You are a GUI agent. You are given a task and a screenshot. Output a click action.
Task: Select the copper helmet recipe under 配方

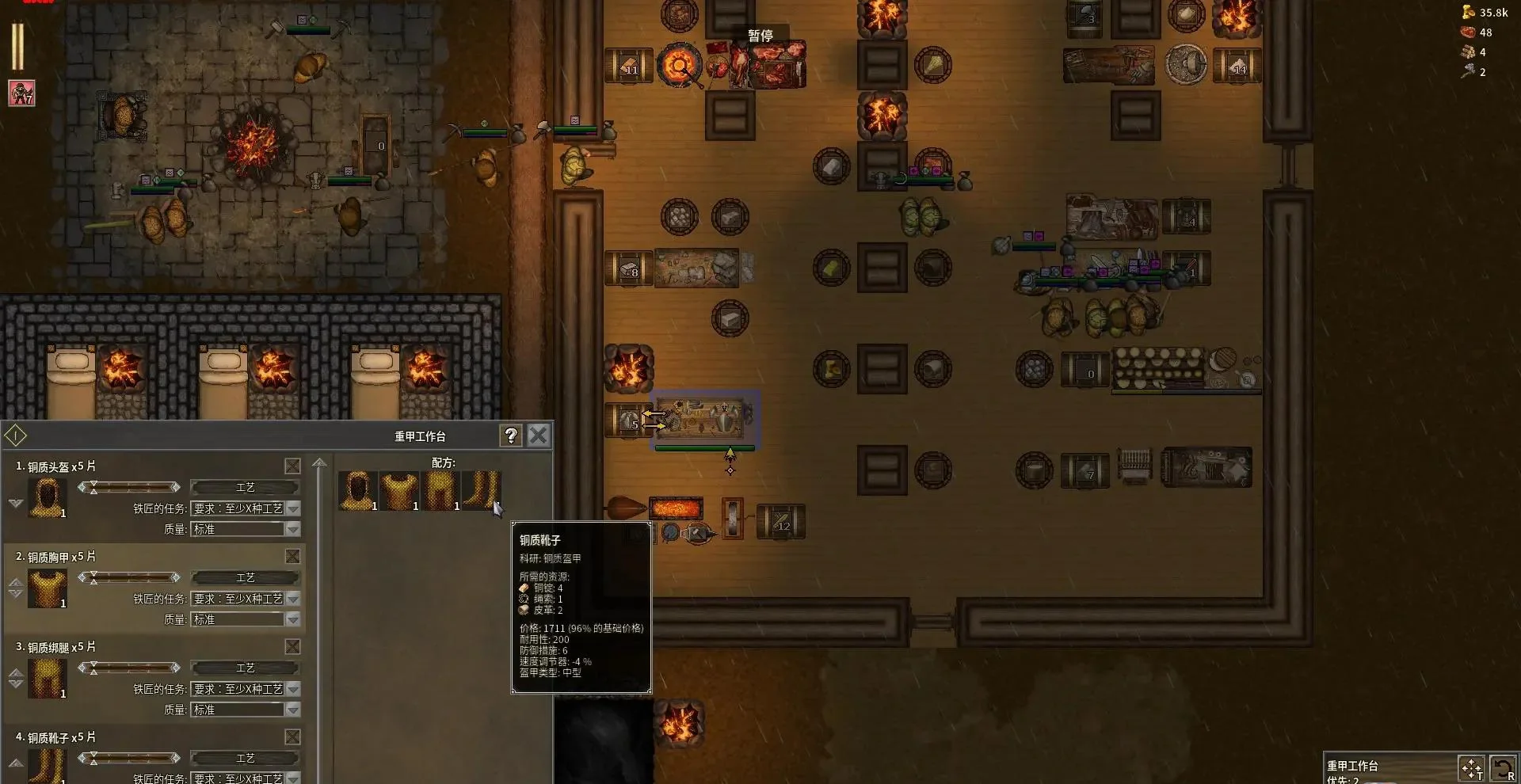pos(358,490)
